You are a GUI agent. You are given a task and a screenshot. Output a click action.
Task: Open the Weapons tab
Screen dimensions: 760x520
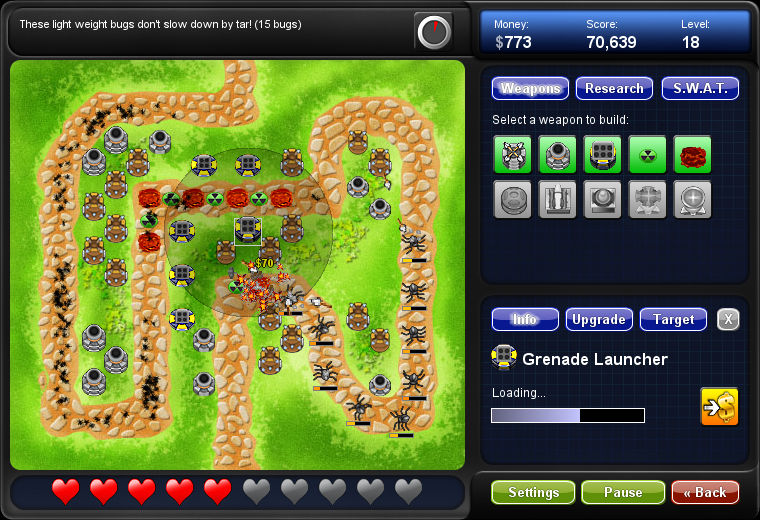[x=530, y=89]
